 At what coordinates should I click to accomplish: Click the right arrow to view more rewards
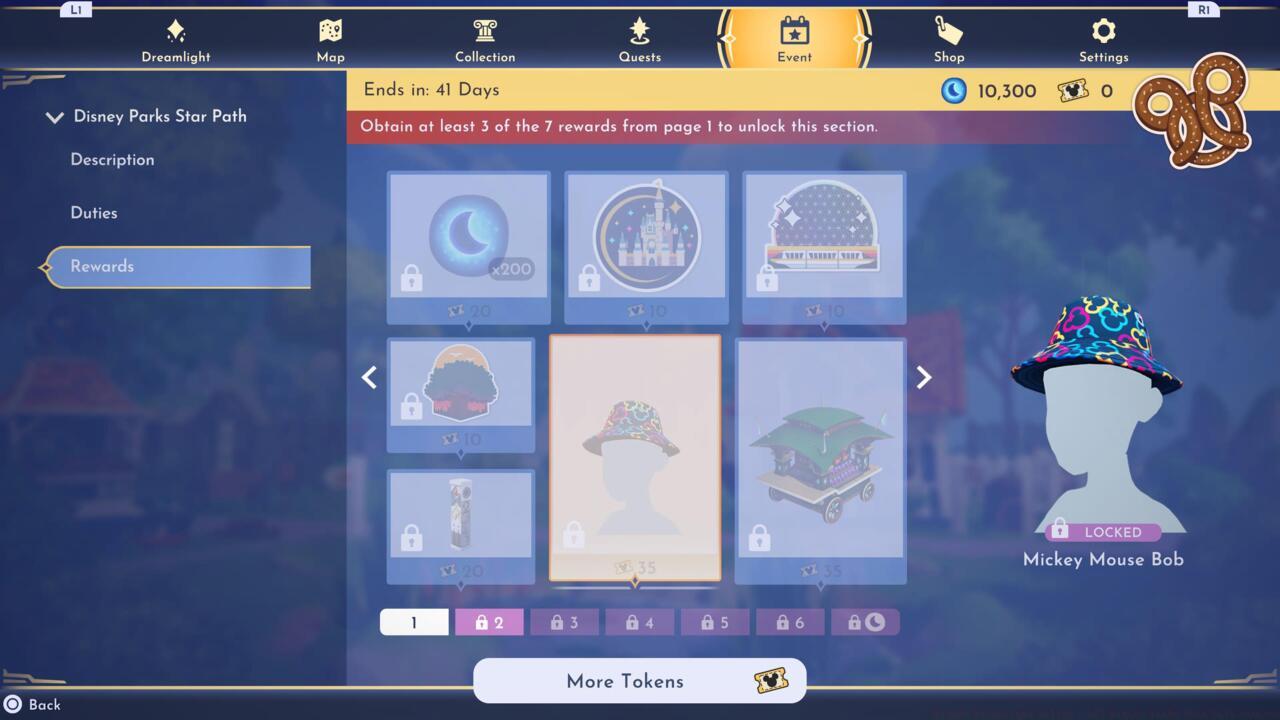922,377
